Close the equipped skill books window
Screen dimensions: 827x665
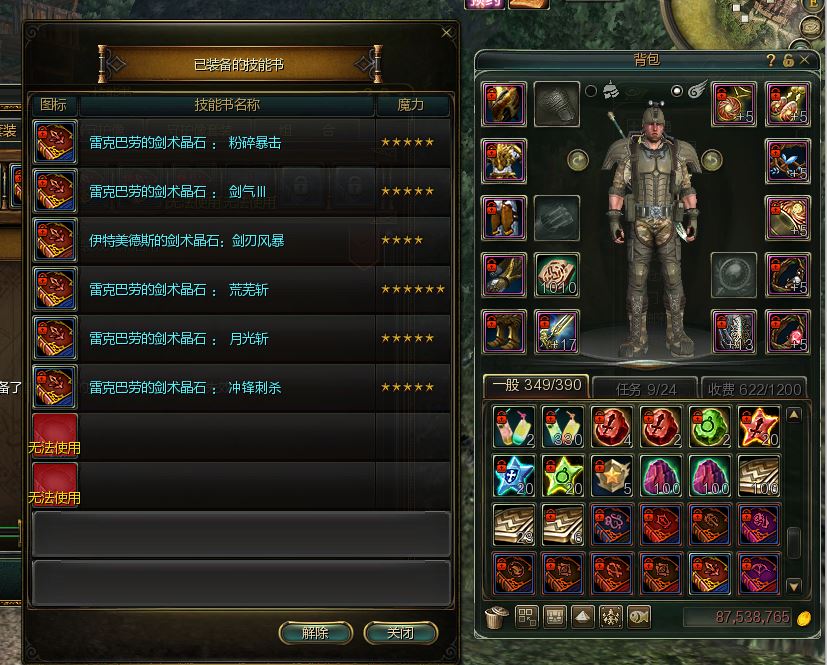446,32
